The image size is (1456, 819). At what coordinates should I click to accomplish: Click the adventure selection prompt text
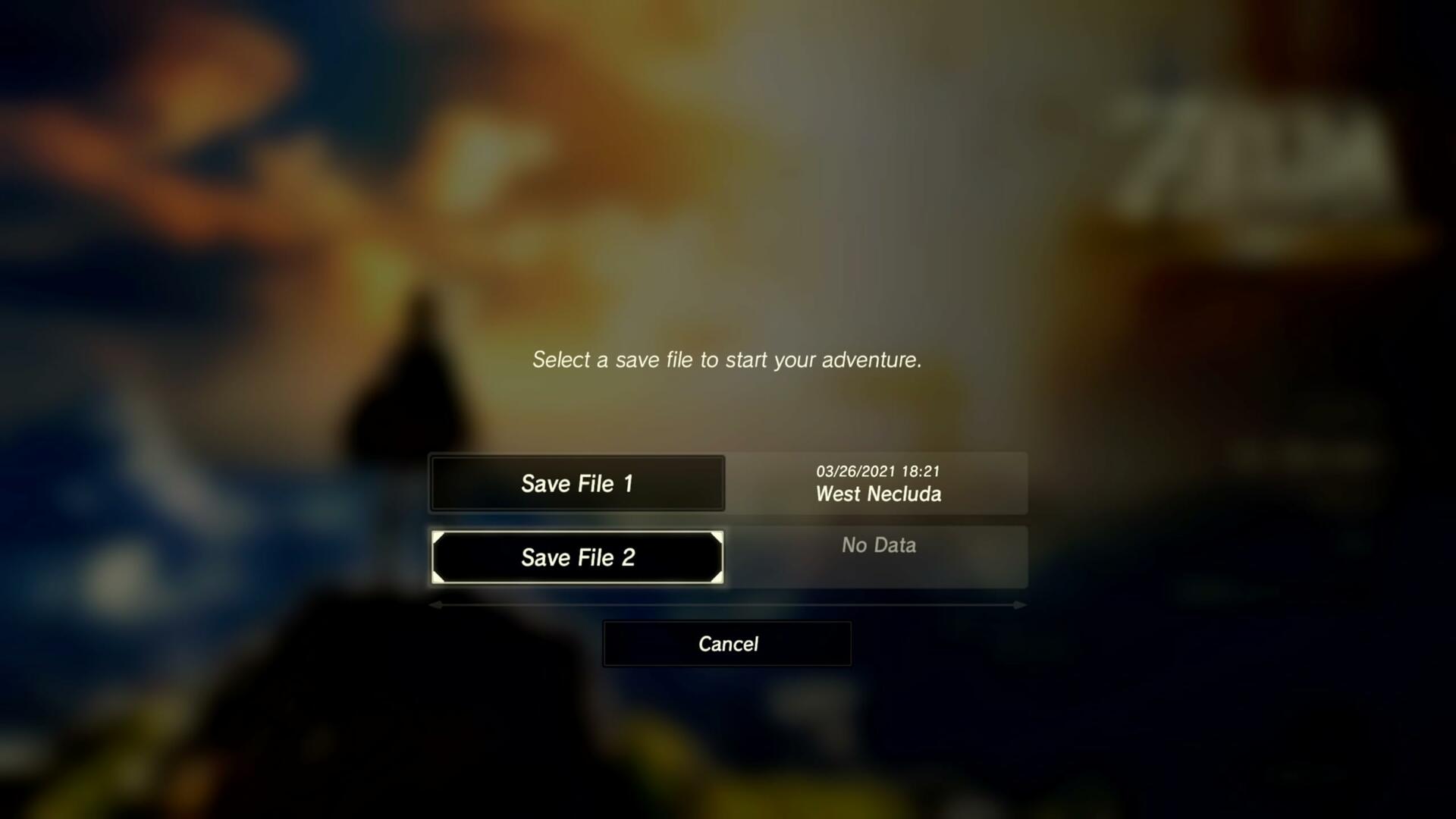click(726, 359)
